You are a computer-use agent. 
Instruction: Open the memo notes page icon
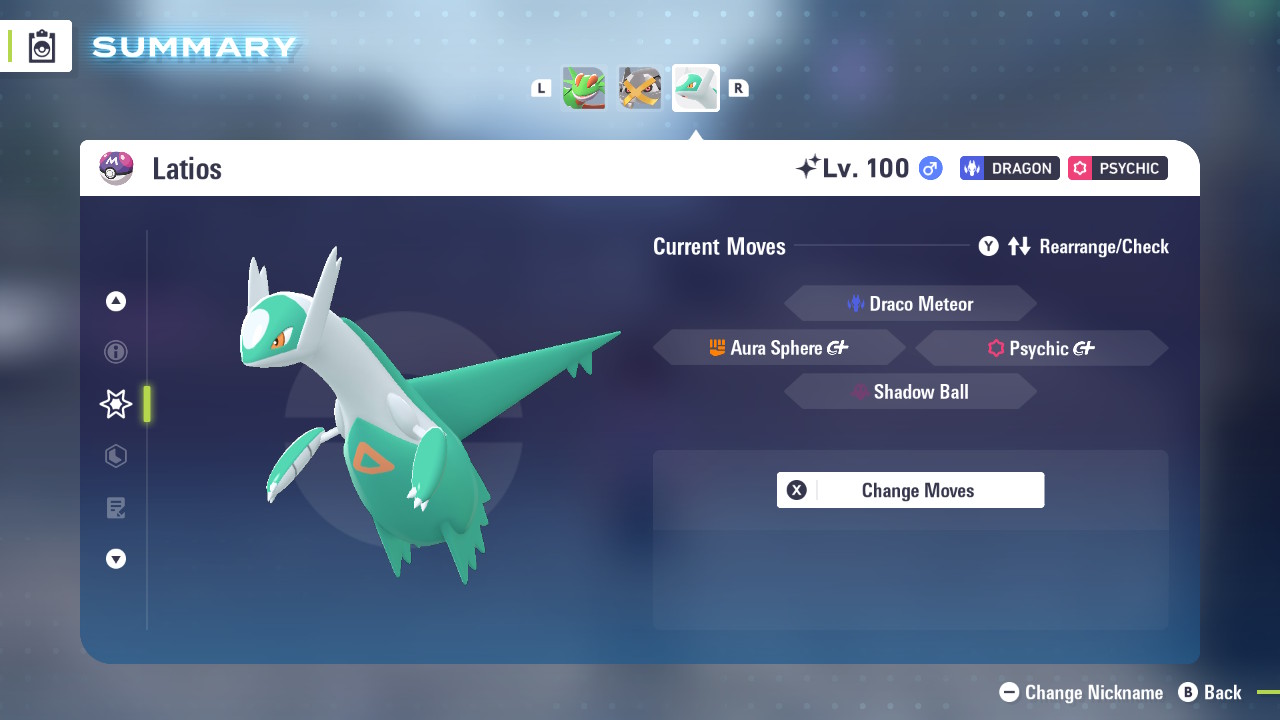(x=115, y=508)
